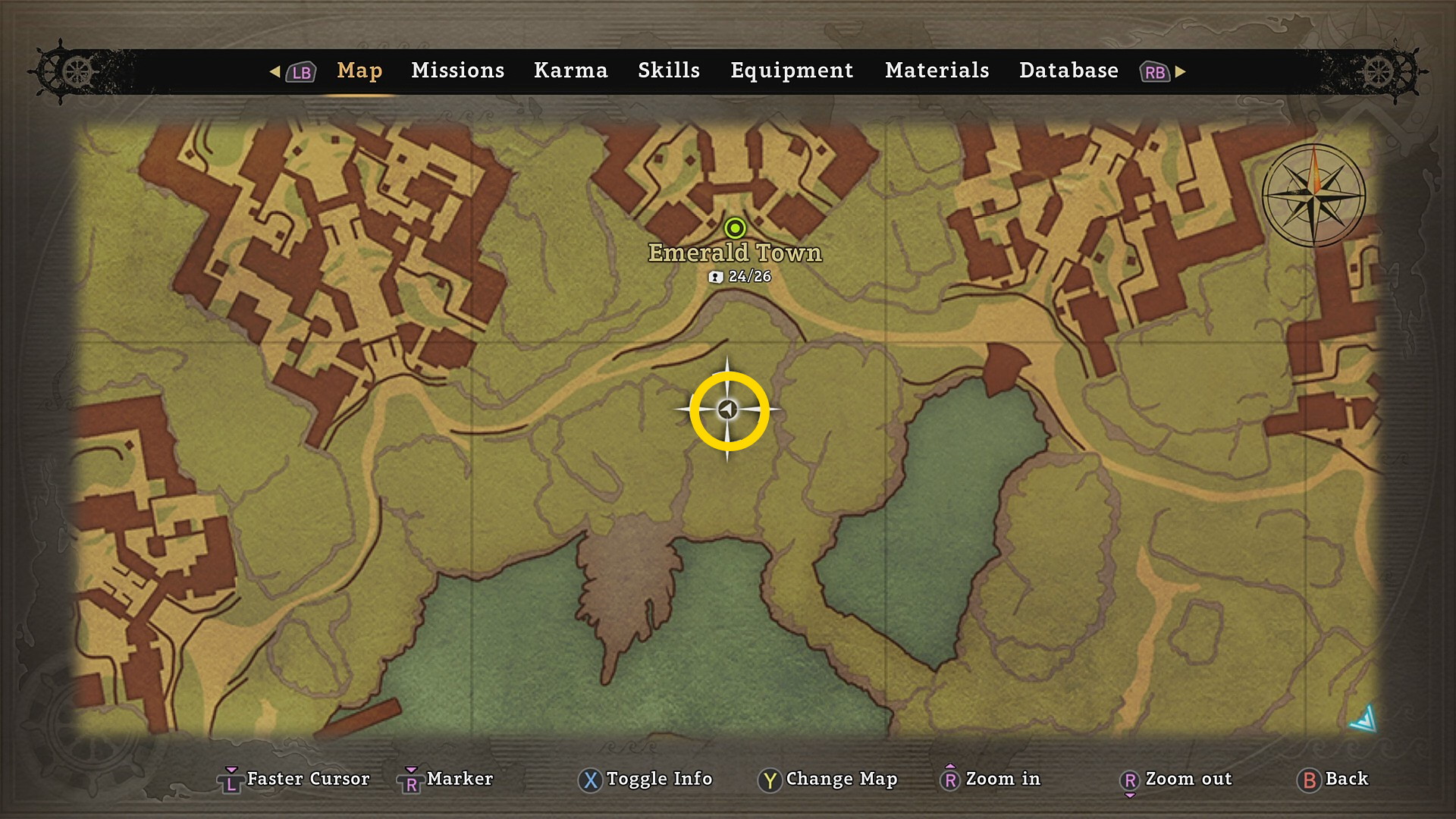Select the Skills tab
Viewport: 1456px width, 819px height.
[x=668, y=71]
